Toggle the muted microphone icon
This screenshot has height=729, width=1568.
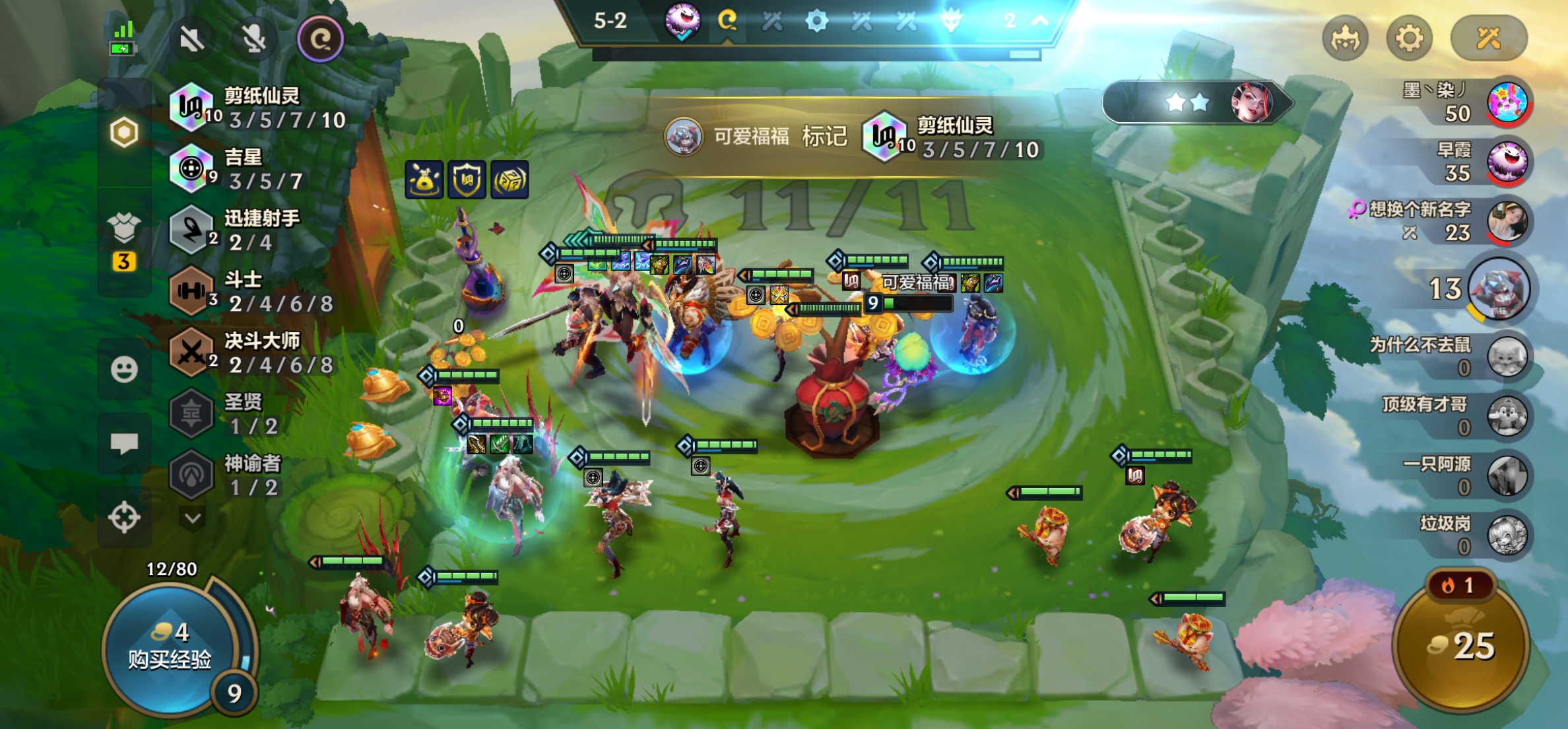pyautogui.click(x=254, y=40)
